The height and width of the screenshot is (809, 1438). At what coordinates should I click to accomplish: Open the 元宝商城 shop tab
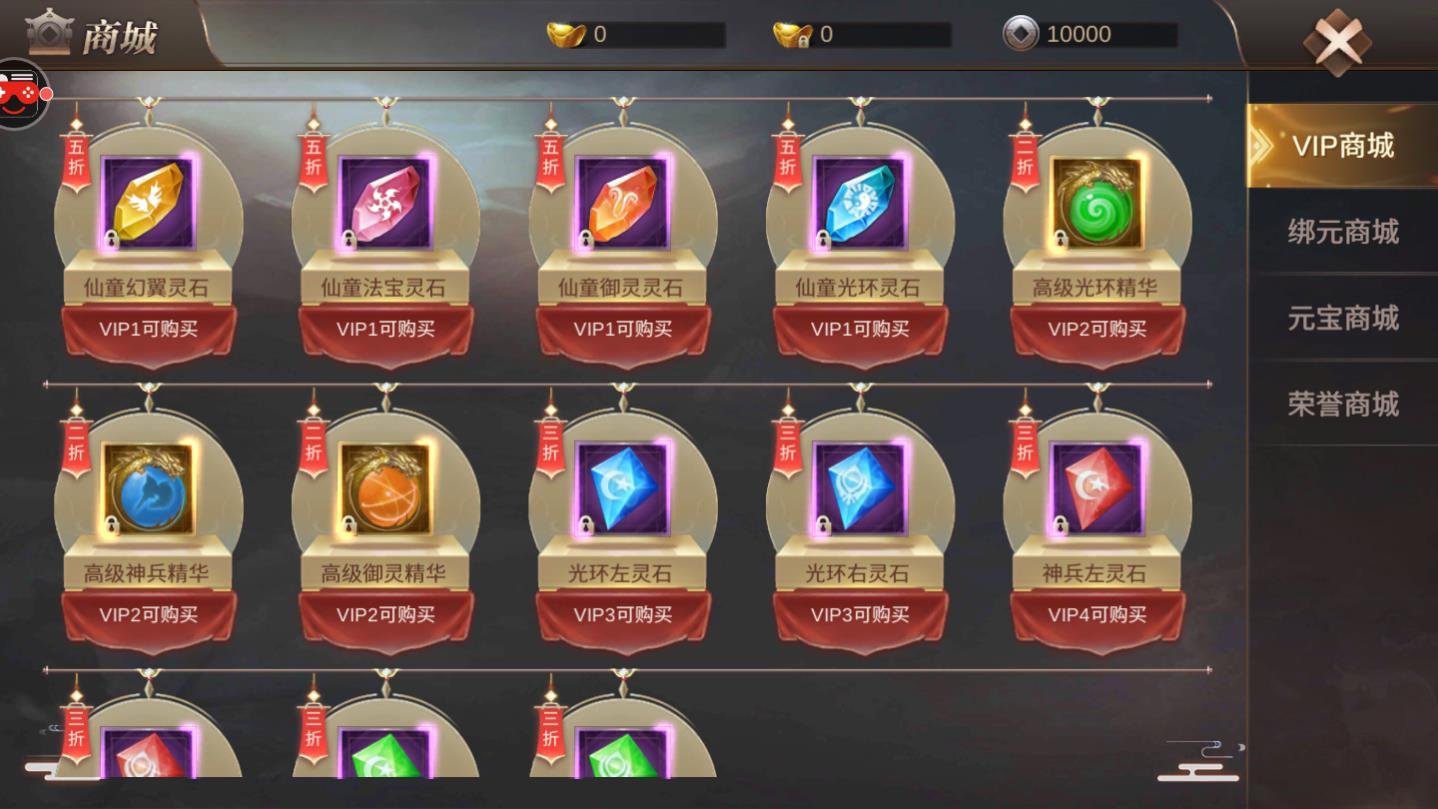click(x=1341, y=318)
